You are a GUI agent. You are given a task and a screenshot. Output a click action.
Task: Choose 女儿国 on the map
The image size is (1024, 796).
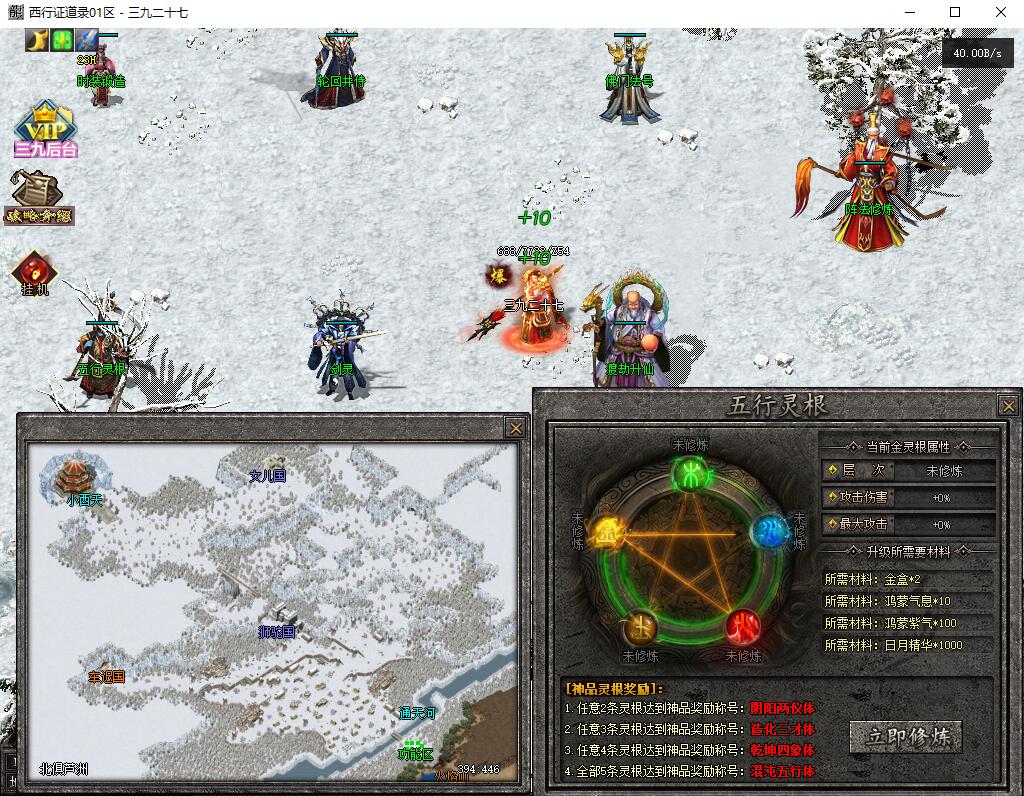pos(267,476)
